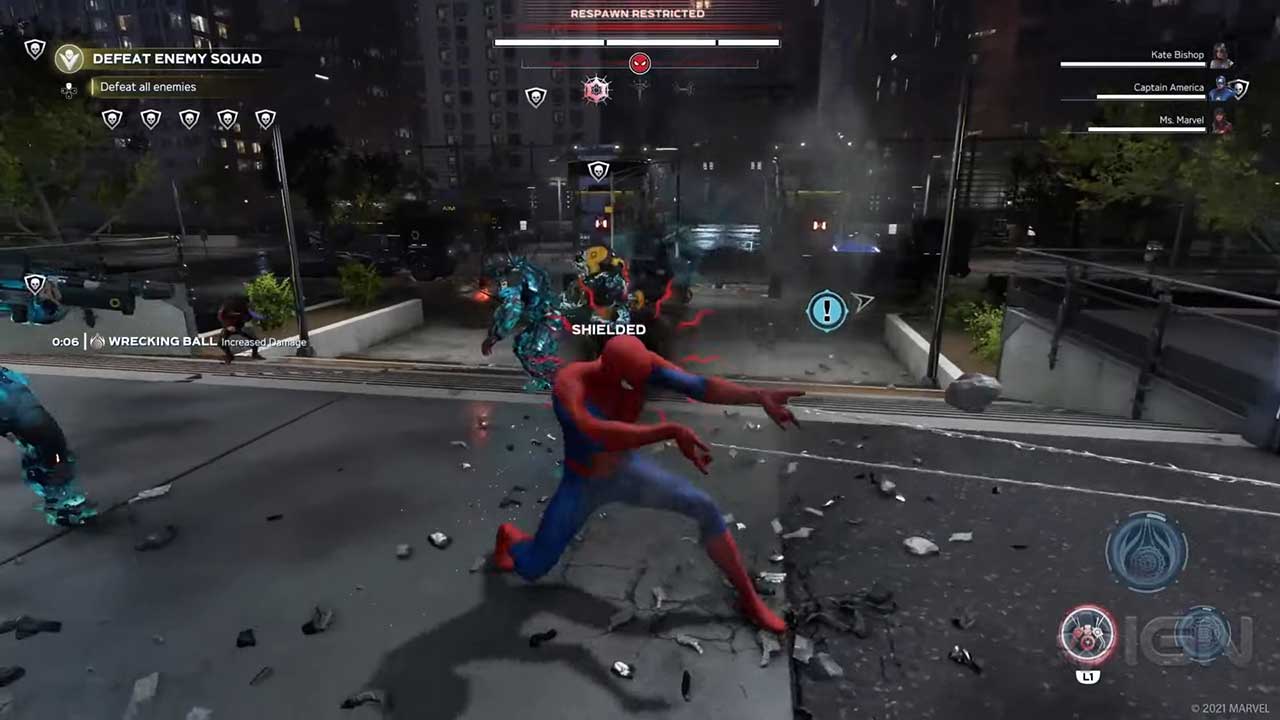Select teammate Kate Bishop's portrait
The height and width of the screenshot is (720, 1280).
point(1220,56)
